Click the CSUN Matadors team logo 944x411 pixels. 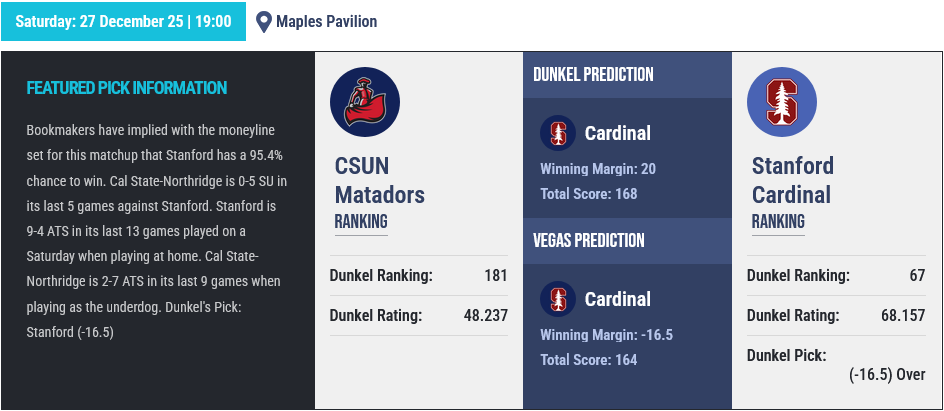pos(365,103)
